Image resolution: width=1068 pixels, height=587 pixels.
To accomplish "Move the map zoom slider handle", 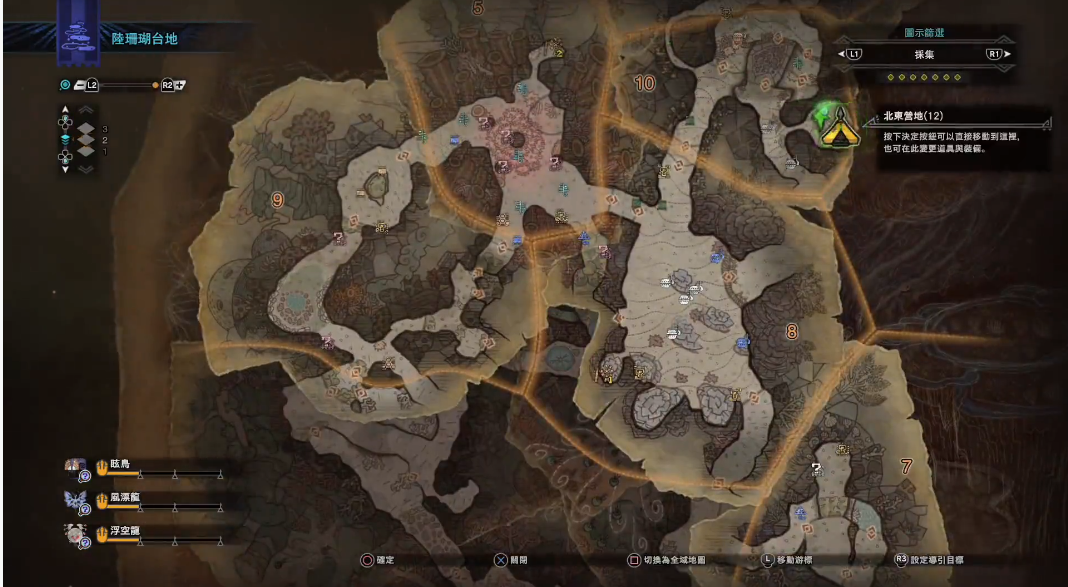I will coord(155,85).
